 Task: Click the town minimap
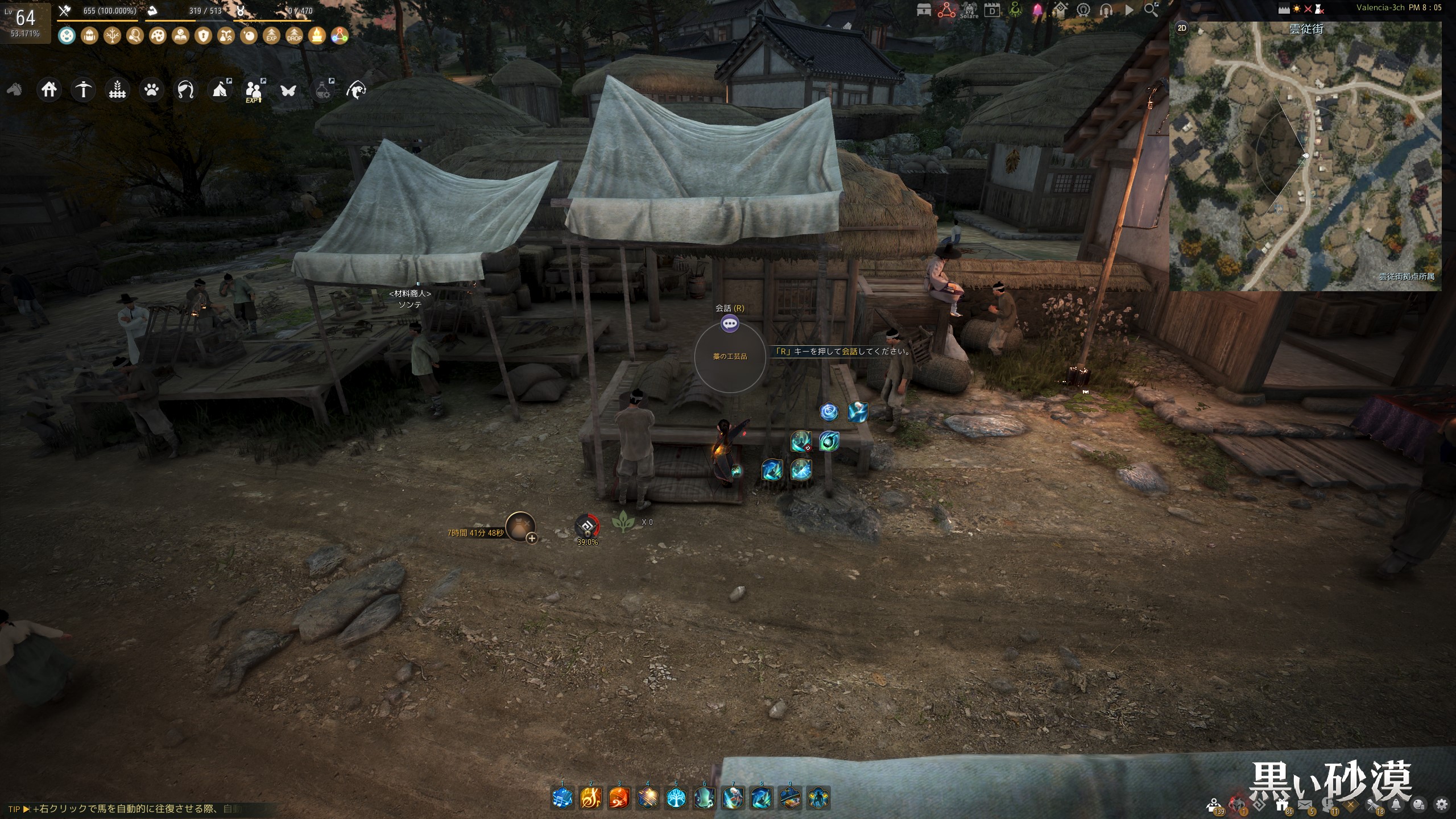1305,156
